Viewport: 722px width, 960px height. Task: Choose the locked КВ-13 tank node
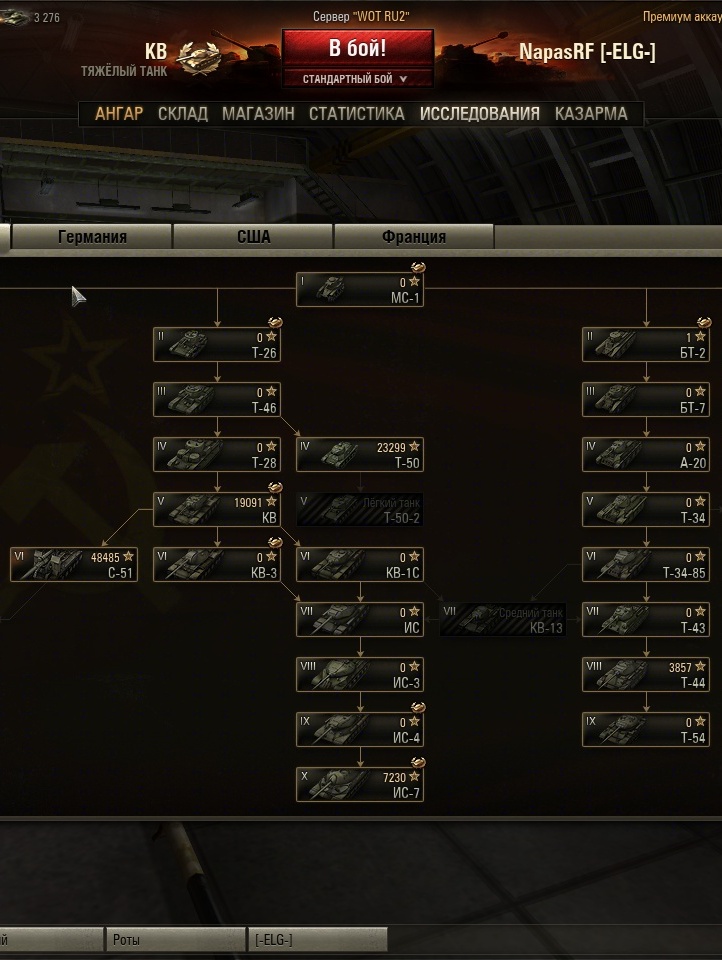tap(503, 620)
